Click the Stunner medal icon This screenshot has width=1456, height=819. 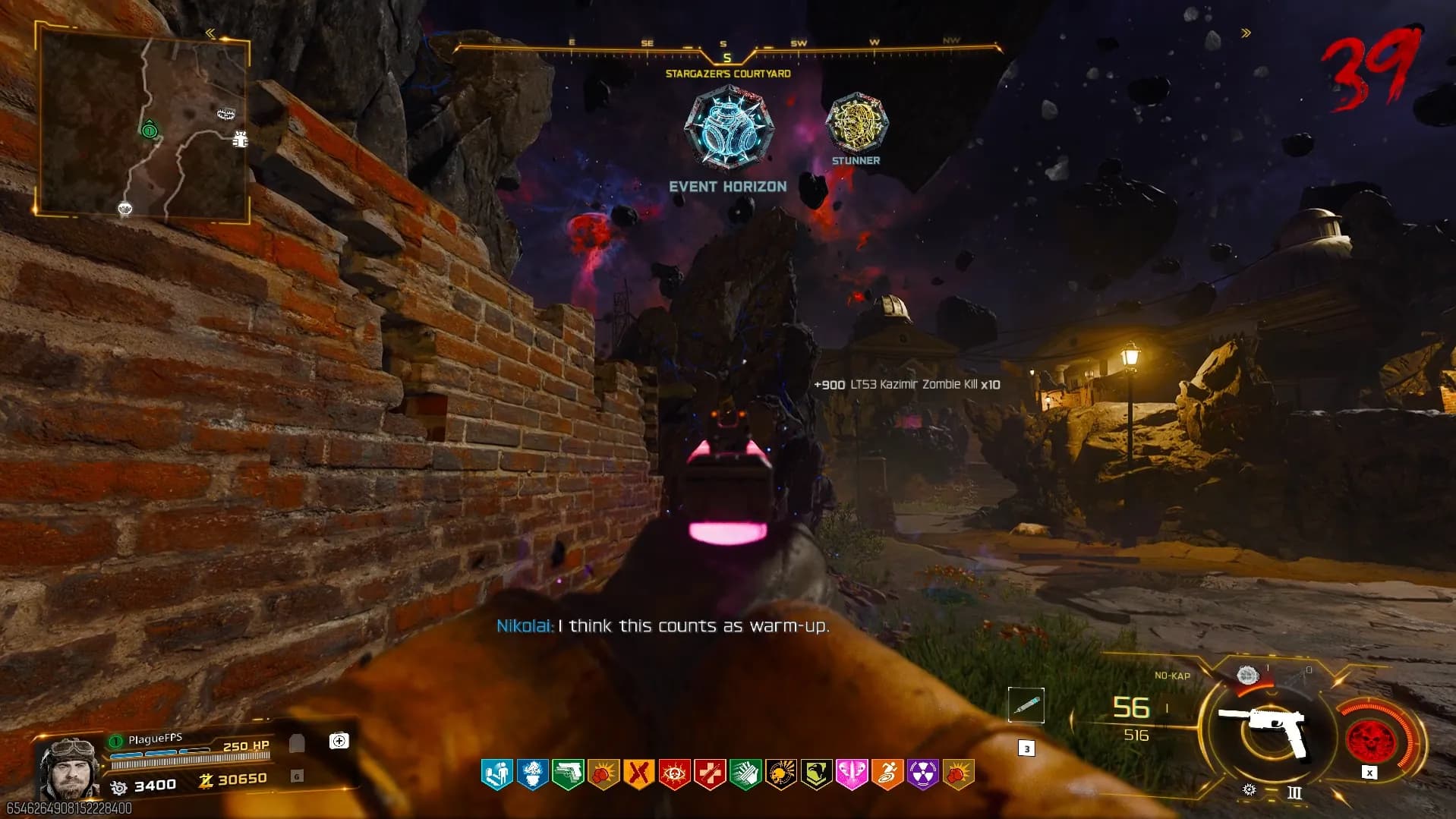[856, 122]
